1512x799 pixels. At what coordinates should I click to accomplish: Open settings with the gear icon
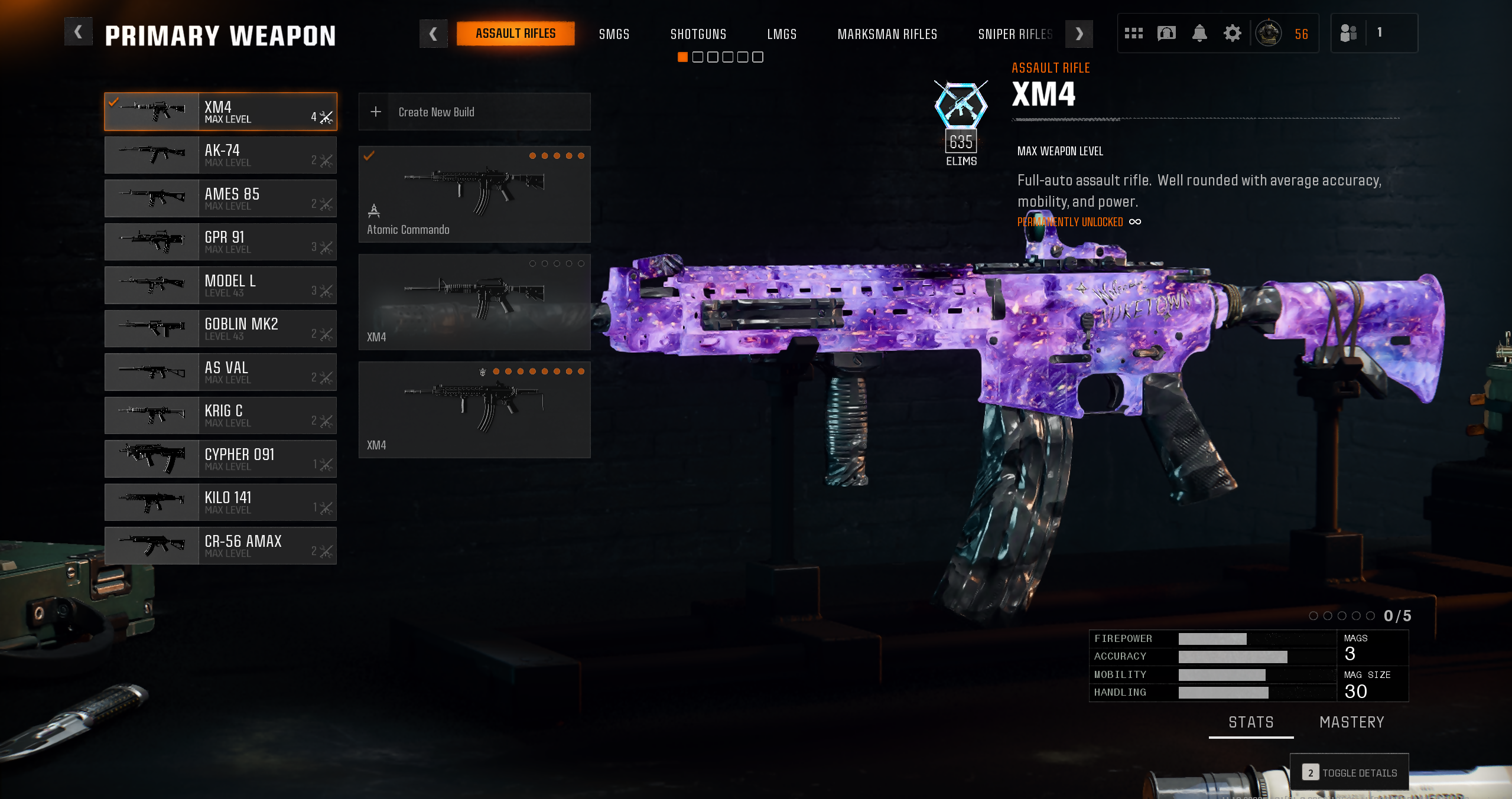[1232, 33]
